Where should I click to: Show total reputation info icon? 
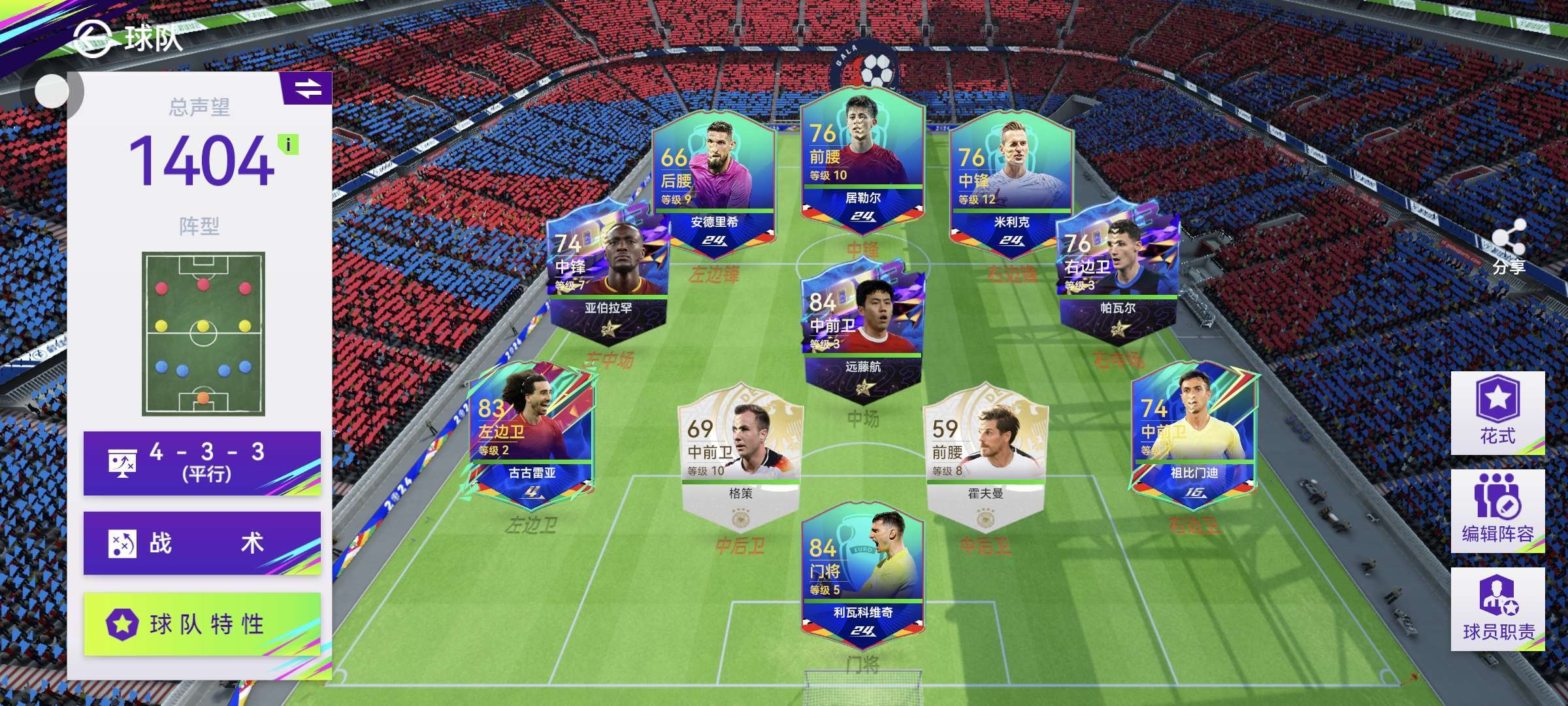click(288, 144)
